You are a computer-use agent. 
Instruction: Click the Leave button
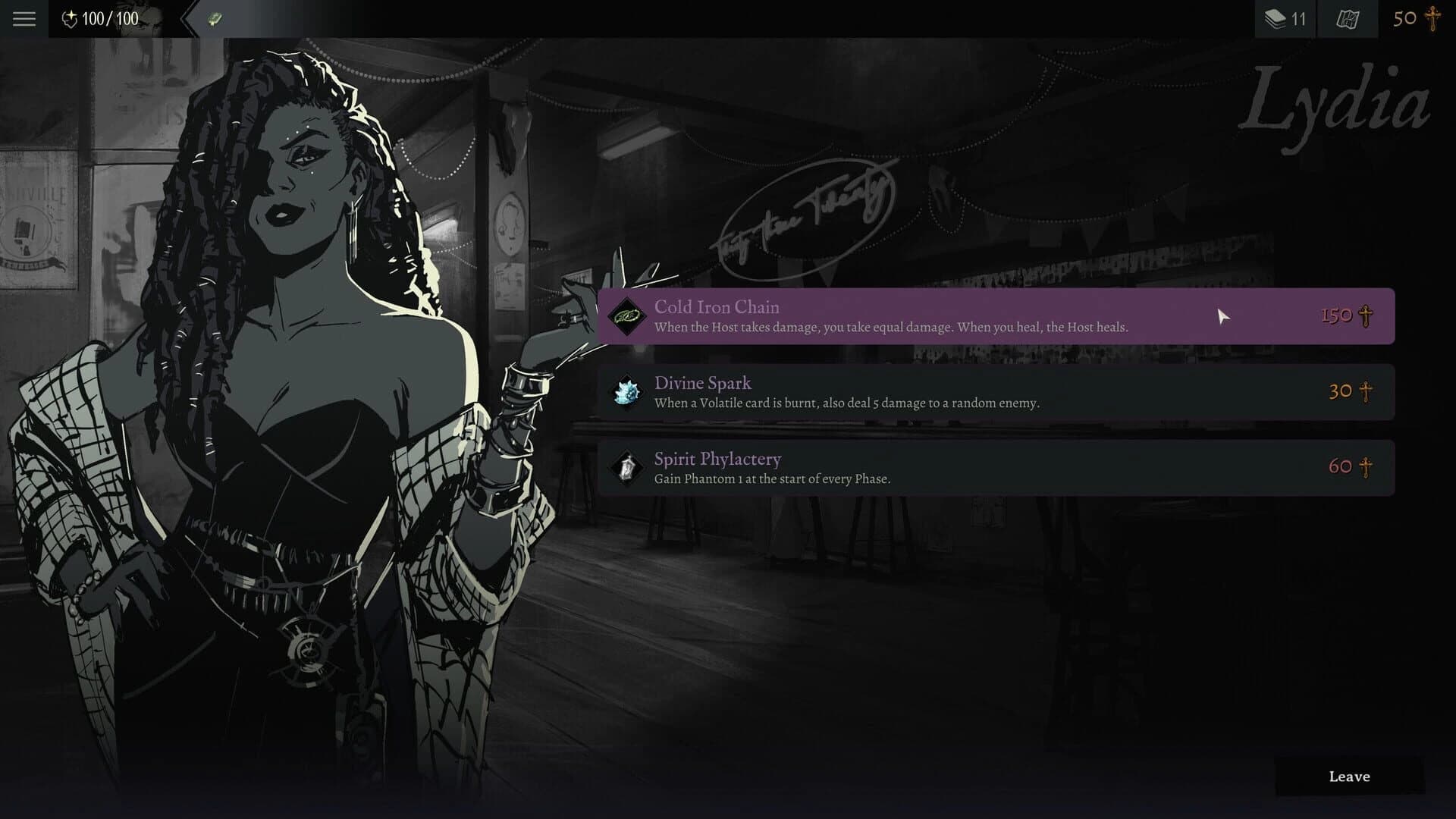[1349, 777]
